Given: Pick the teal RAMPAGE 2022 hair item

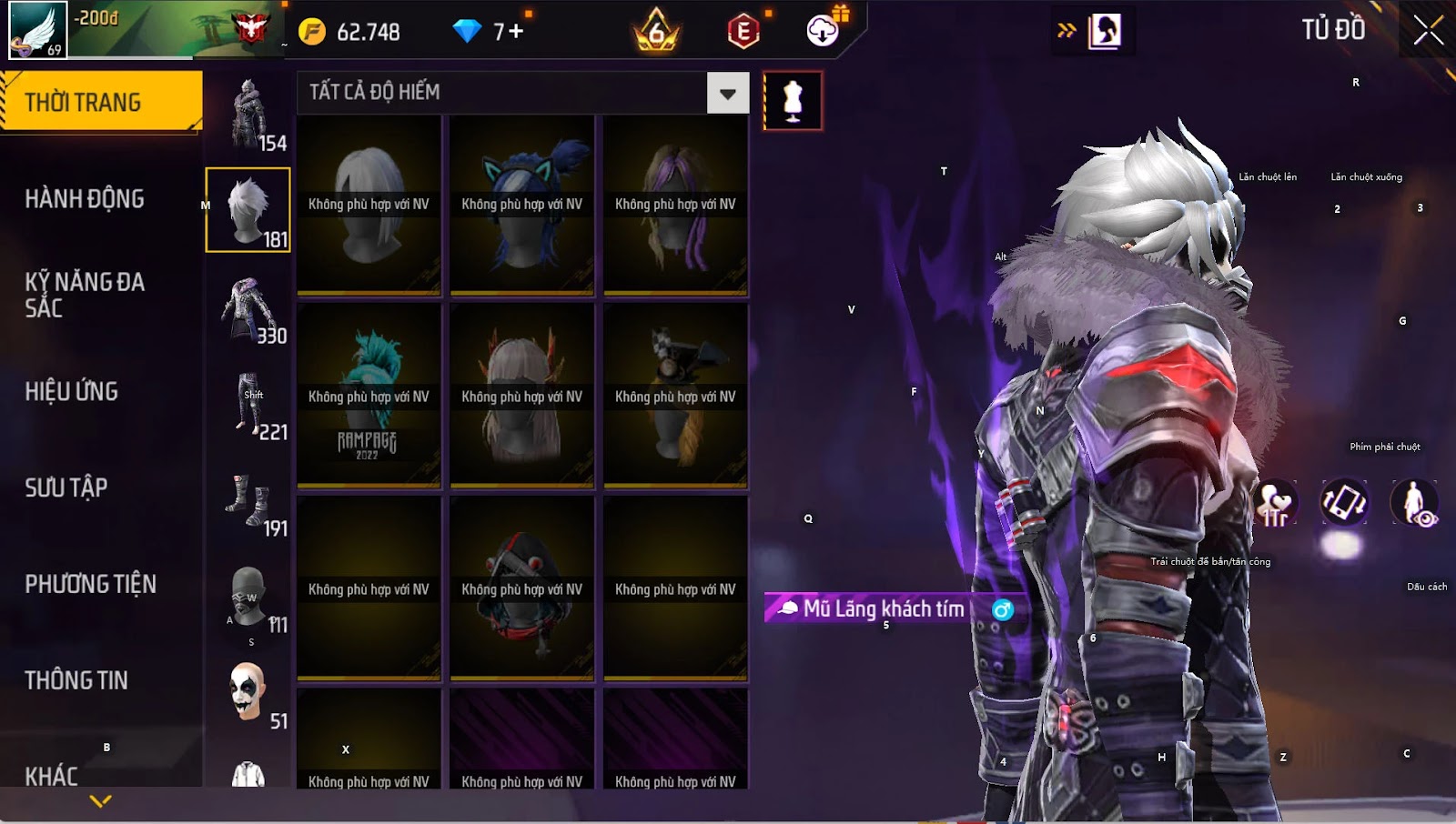Looking at the screenshot, I should click(369, 397).
